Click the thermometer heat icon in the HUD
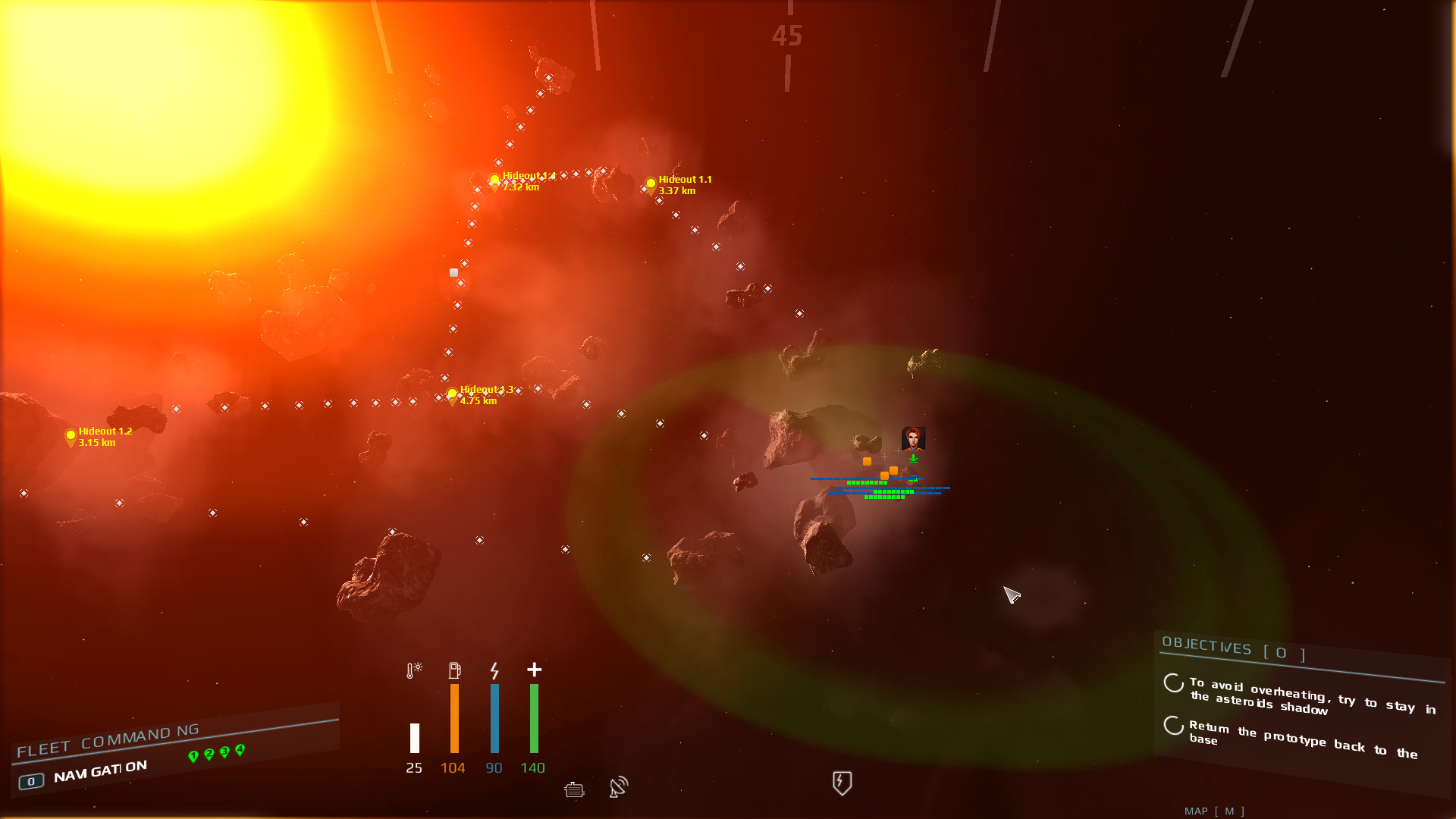Viewport: 1456px width, 819px height. (413, 670)
